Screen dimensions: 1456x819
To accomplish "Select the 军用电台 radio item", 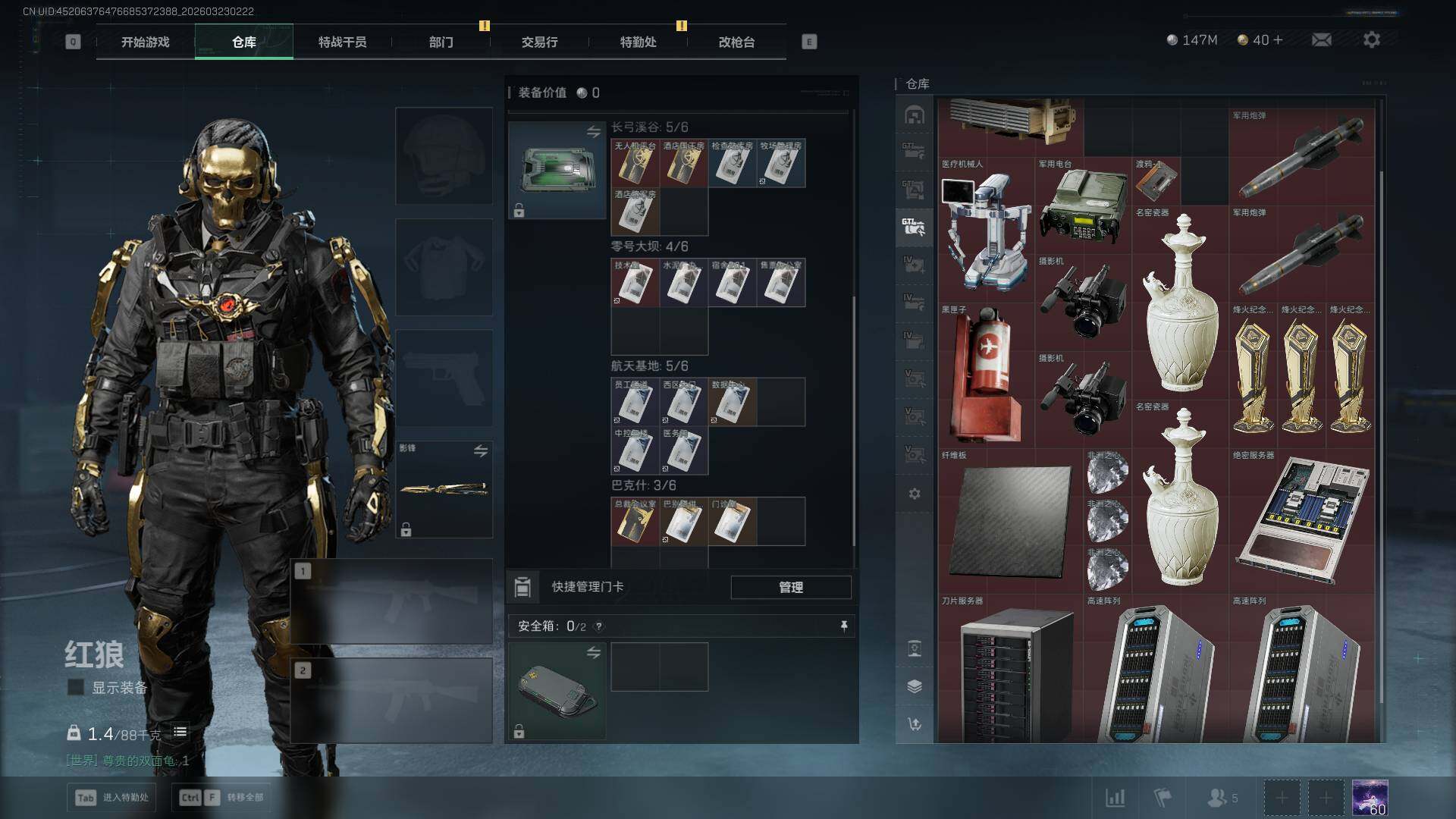I will (x=1082, y=206).
